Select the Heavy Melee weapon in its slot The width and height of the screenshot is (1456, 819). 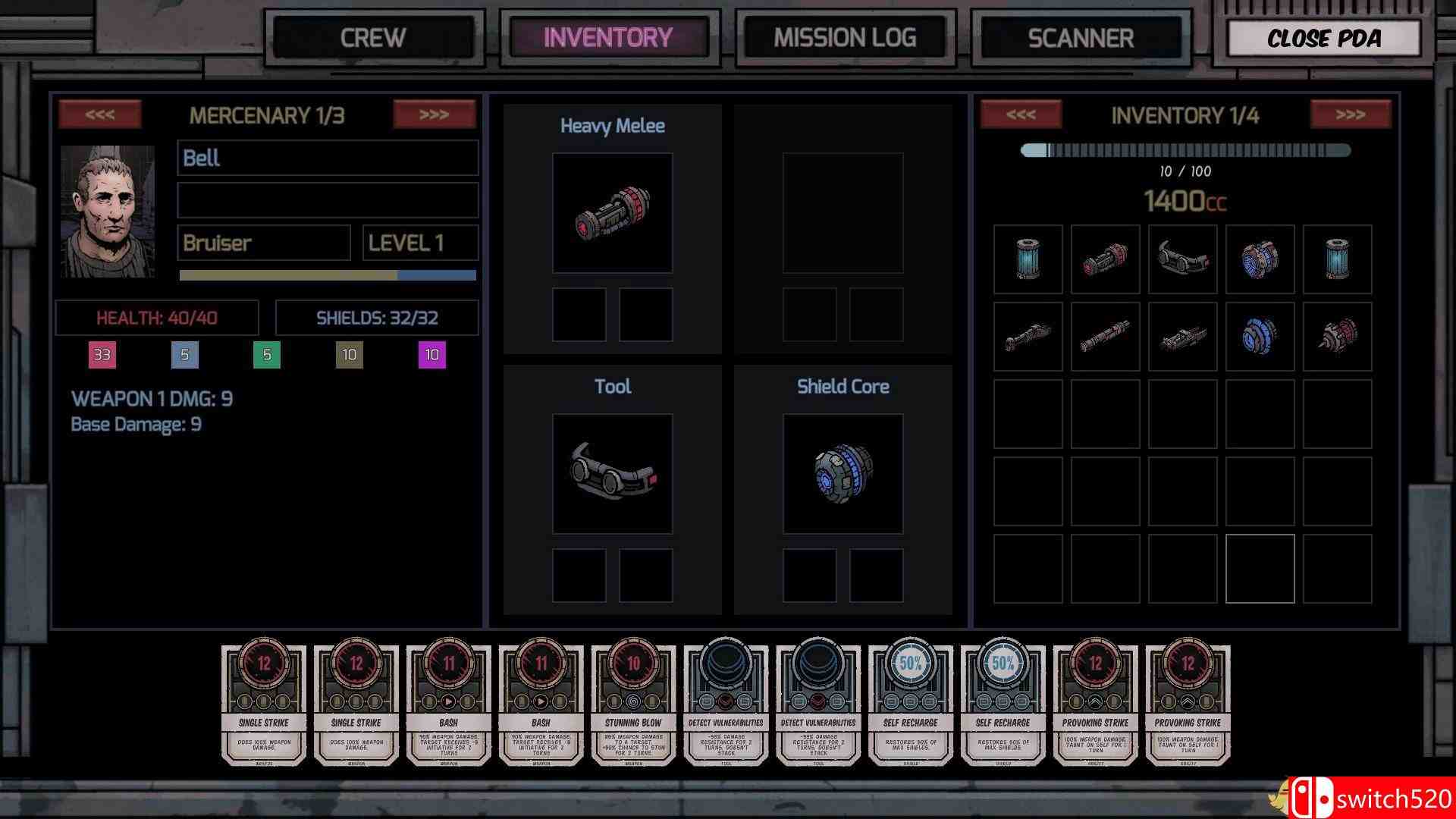coord(613,213)
